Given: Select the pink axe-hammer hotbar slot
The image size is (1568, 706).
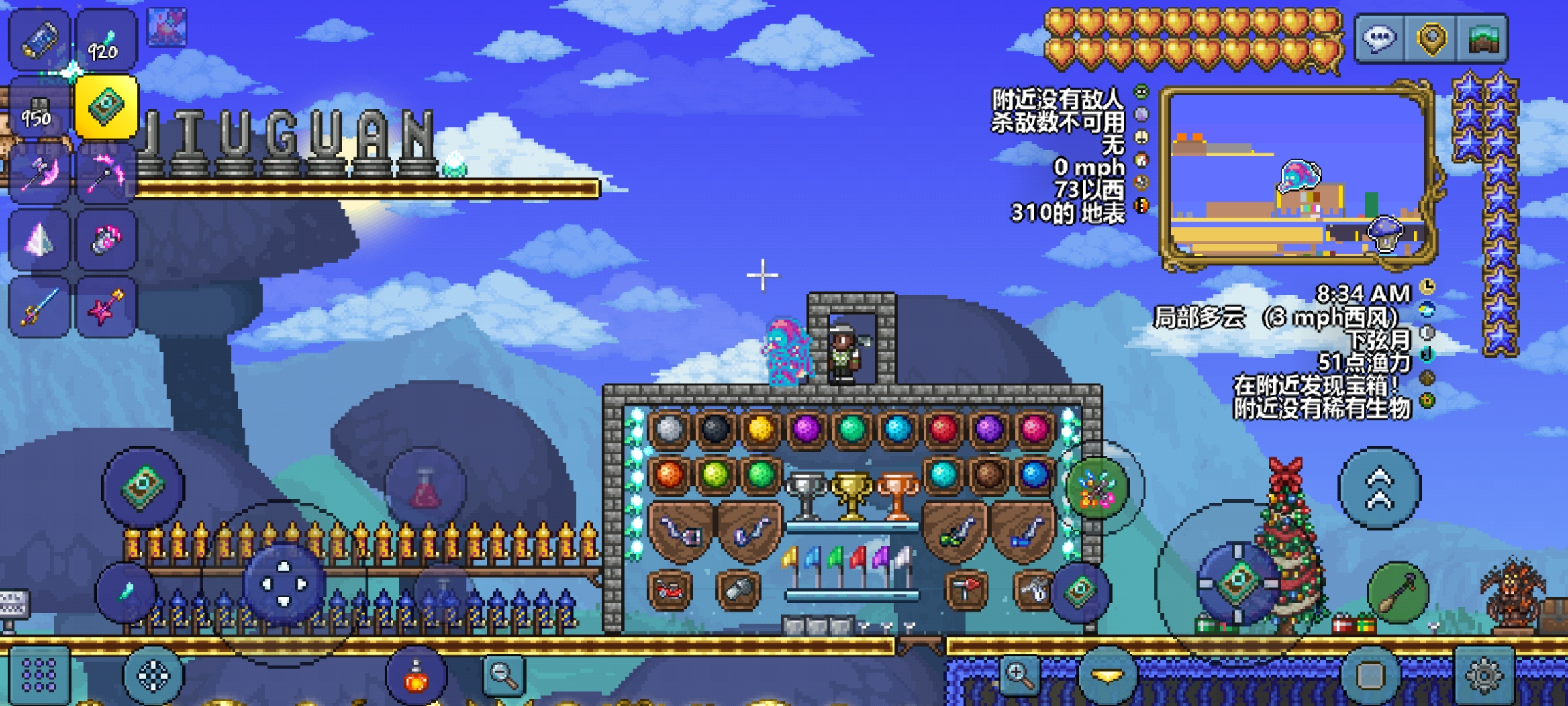Looking at the screenshot, I should click(x=39, y=173).
